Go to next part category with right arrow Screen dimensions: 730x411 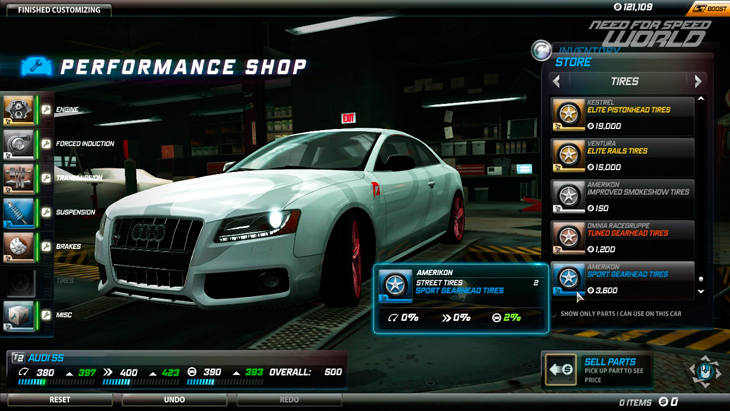coord(698,82)
